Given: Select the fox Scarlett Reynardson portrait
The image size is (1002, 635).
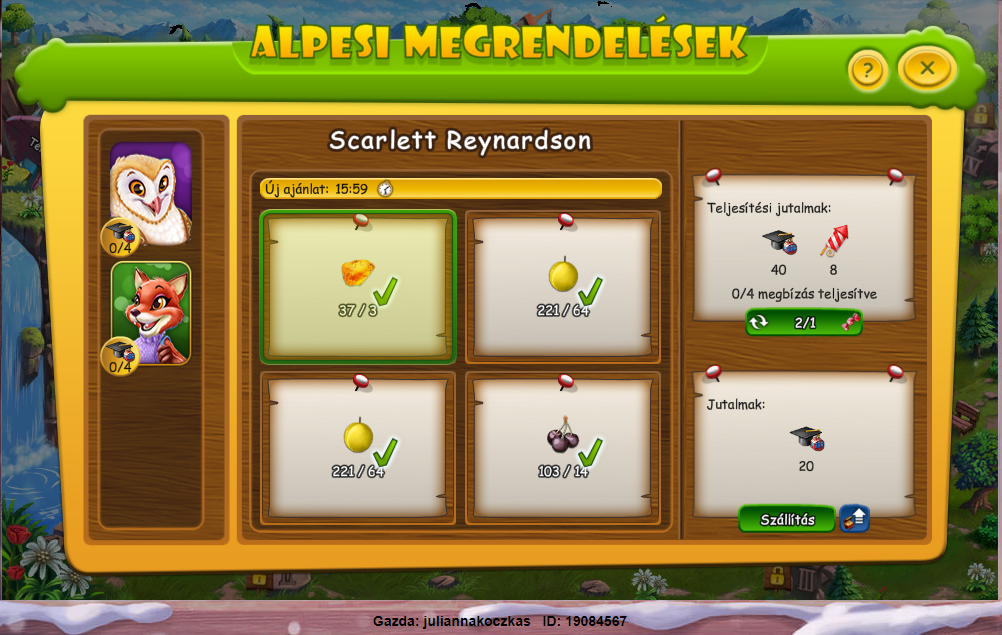Looking at the screenshot, I should (151, 312).
